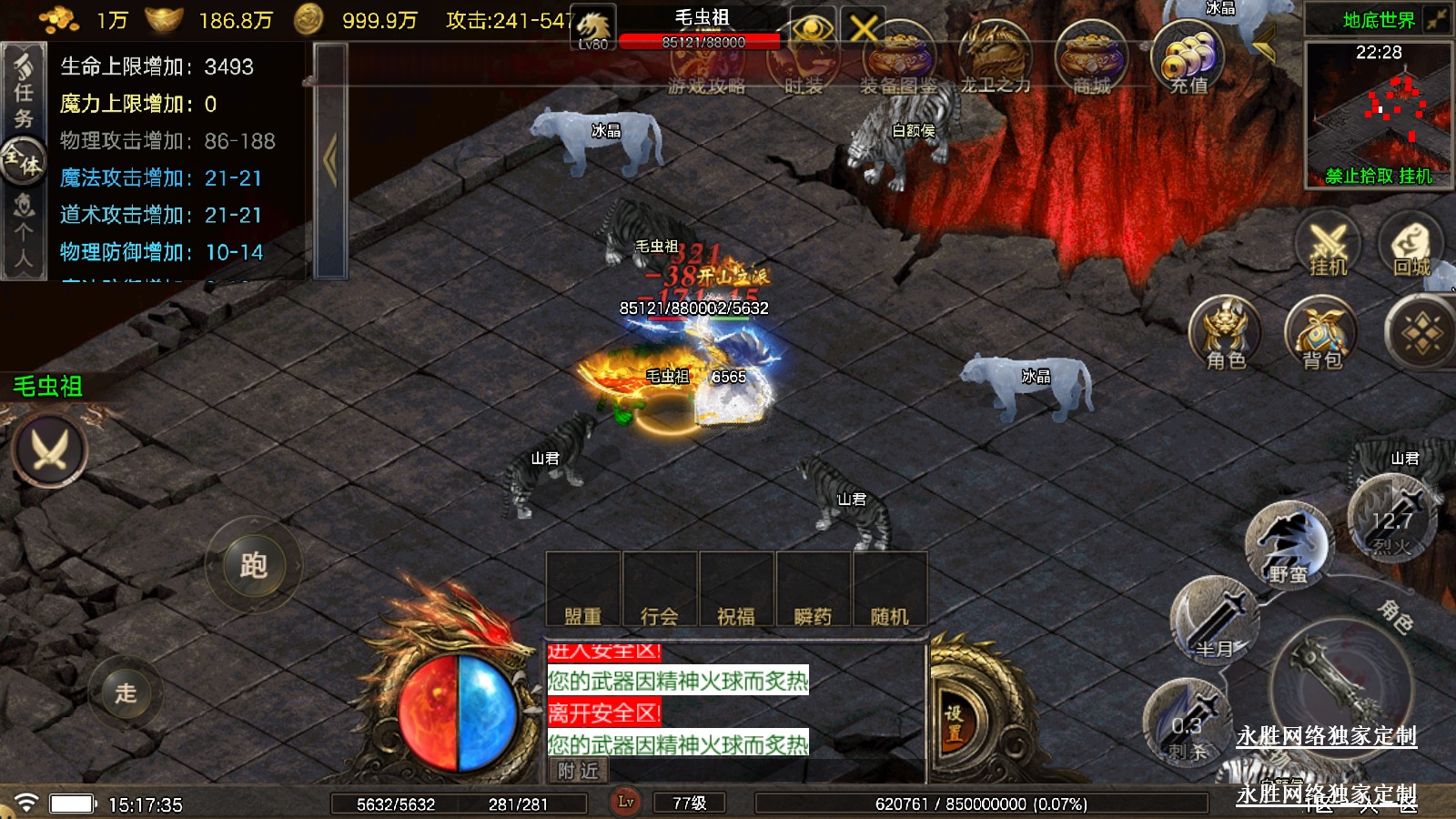Open the 设置 settings button

coord(954,723)
